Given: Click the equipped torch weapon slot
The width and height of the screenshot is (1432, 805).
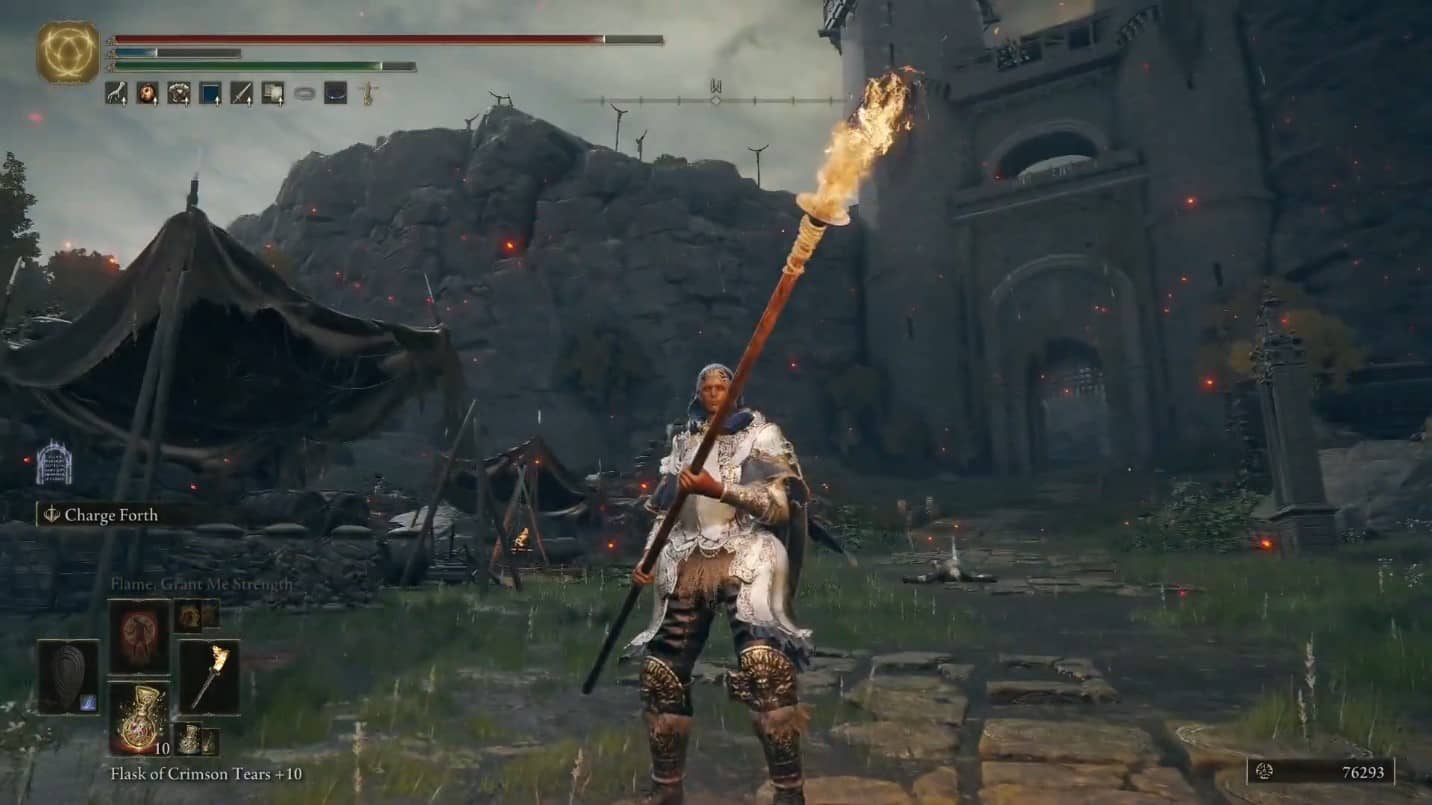Looking at the screenshot, I should pyautogui.click(x=210, y=677).
